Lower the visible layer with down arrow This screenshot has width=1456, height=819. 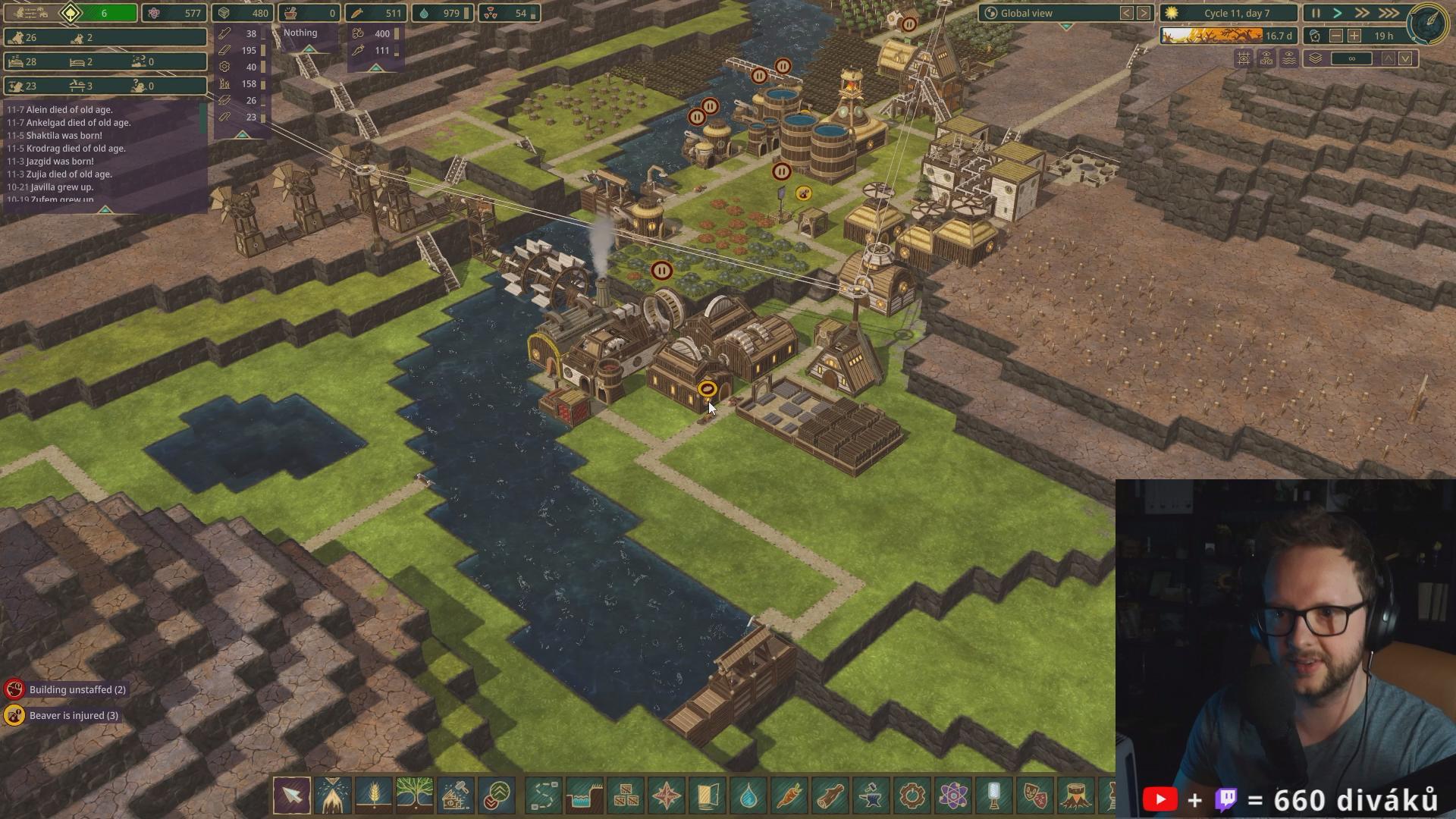(1405, 58)
